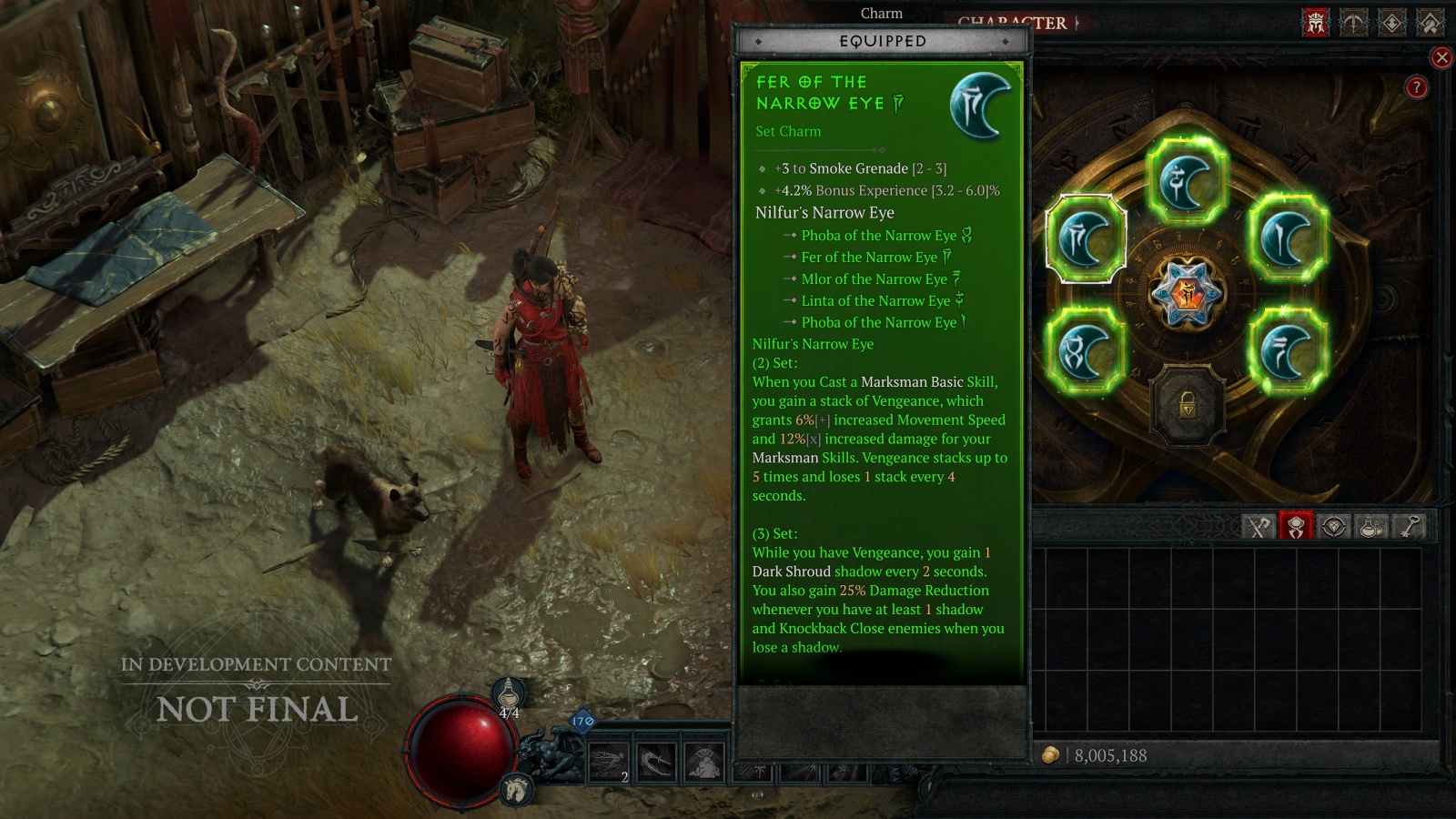
Task: Switch to the Equipped tab
Action: point(881,40)
